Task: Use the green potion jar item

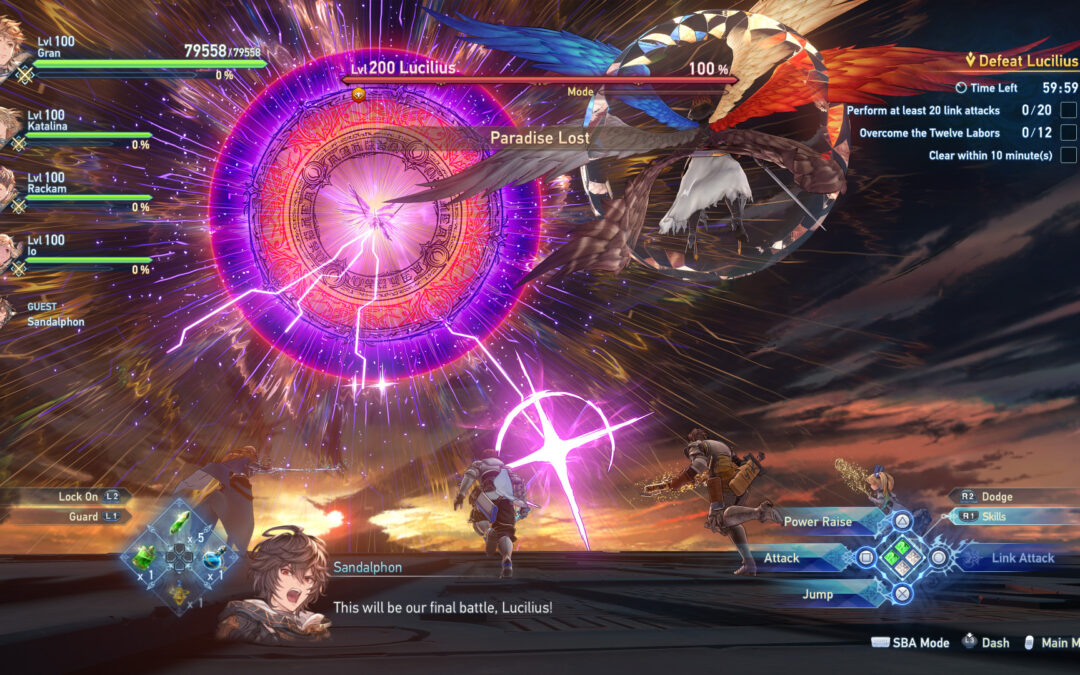Action: pyautogui.click(x=144, y=559)
